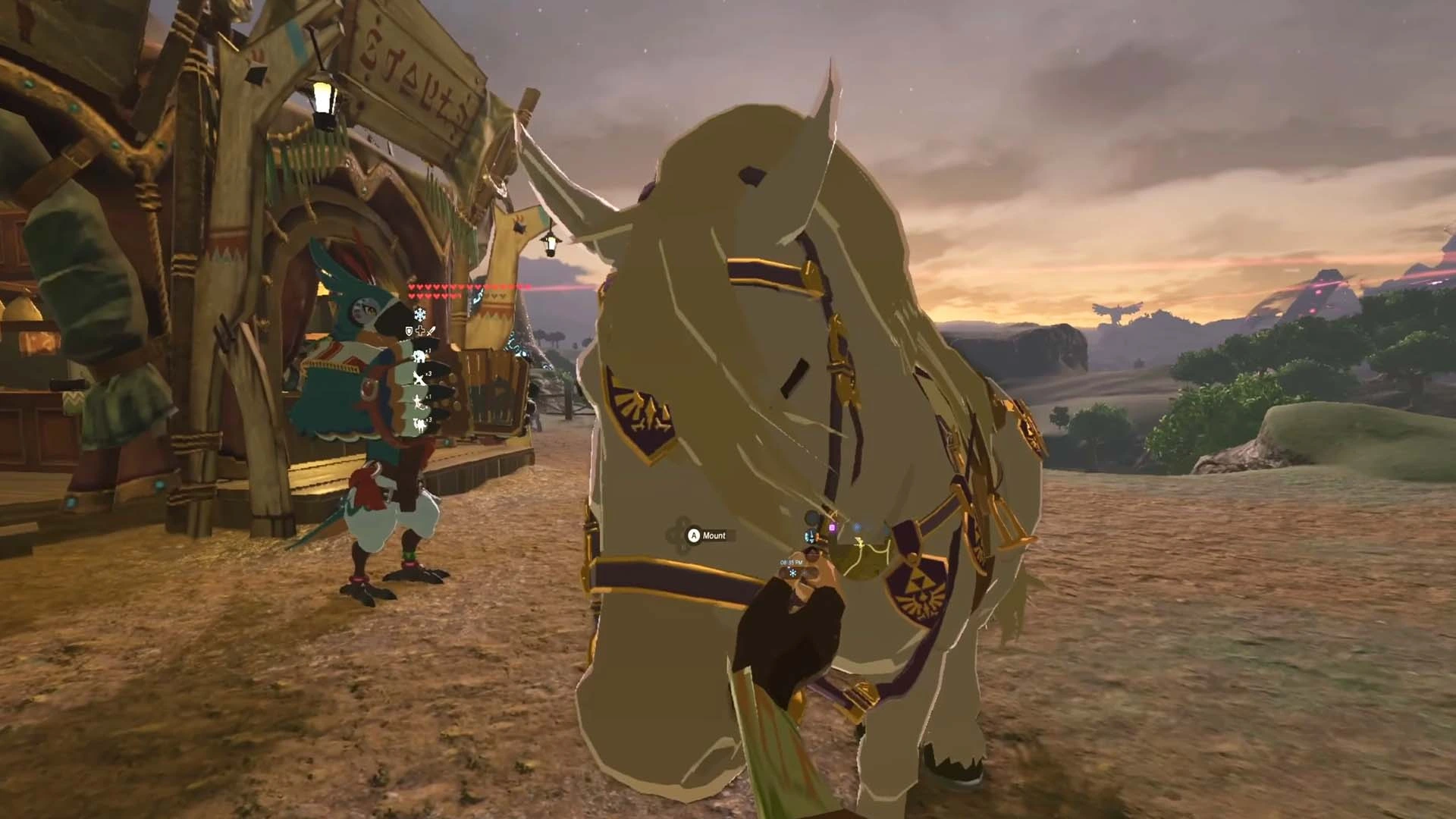Click the leftmost heart in the health bar
The width and height of the screenshot is (1456, 819).
412,287
